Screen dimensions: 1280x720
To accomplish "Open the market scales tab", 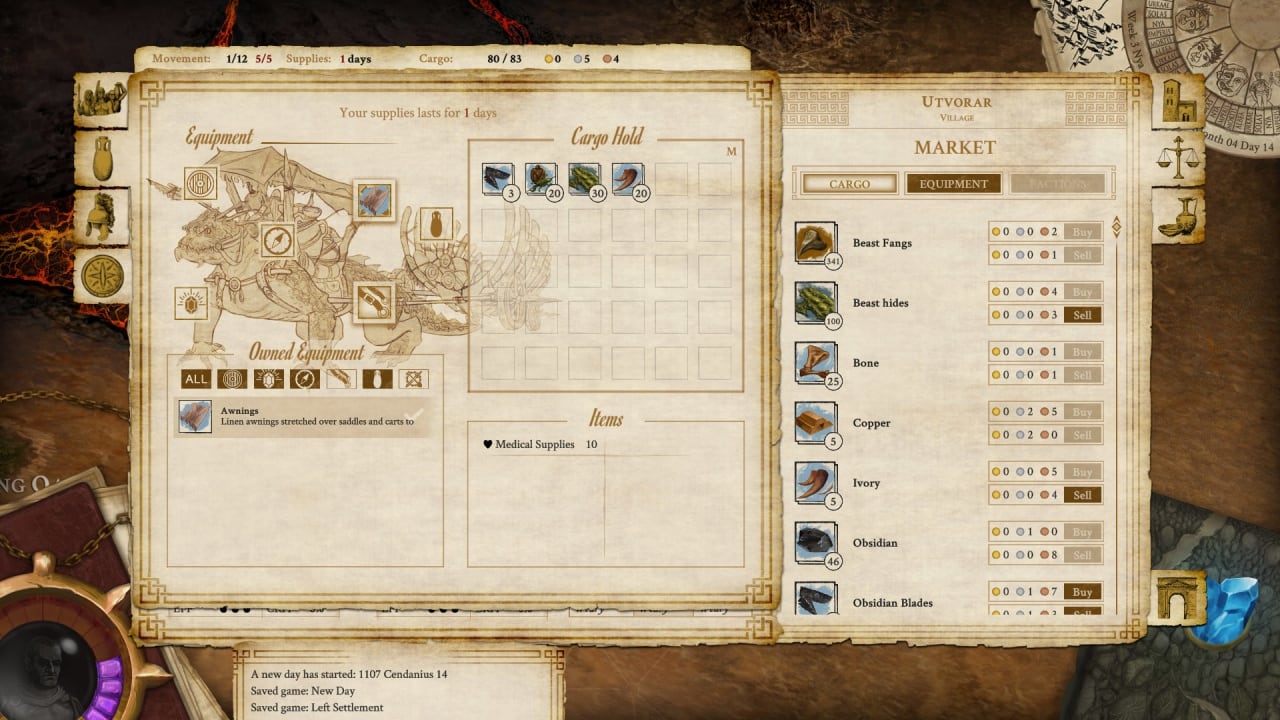I will 1177,159.
